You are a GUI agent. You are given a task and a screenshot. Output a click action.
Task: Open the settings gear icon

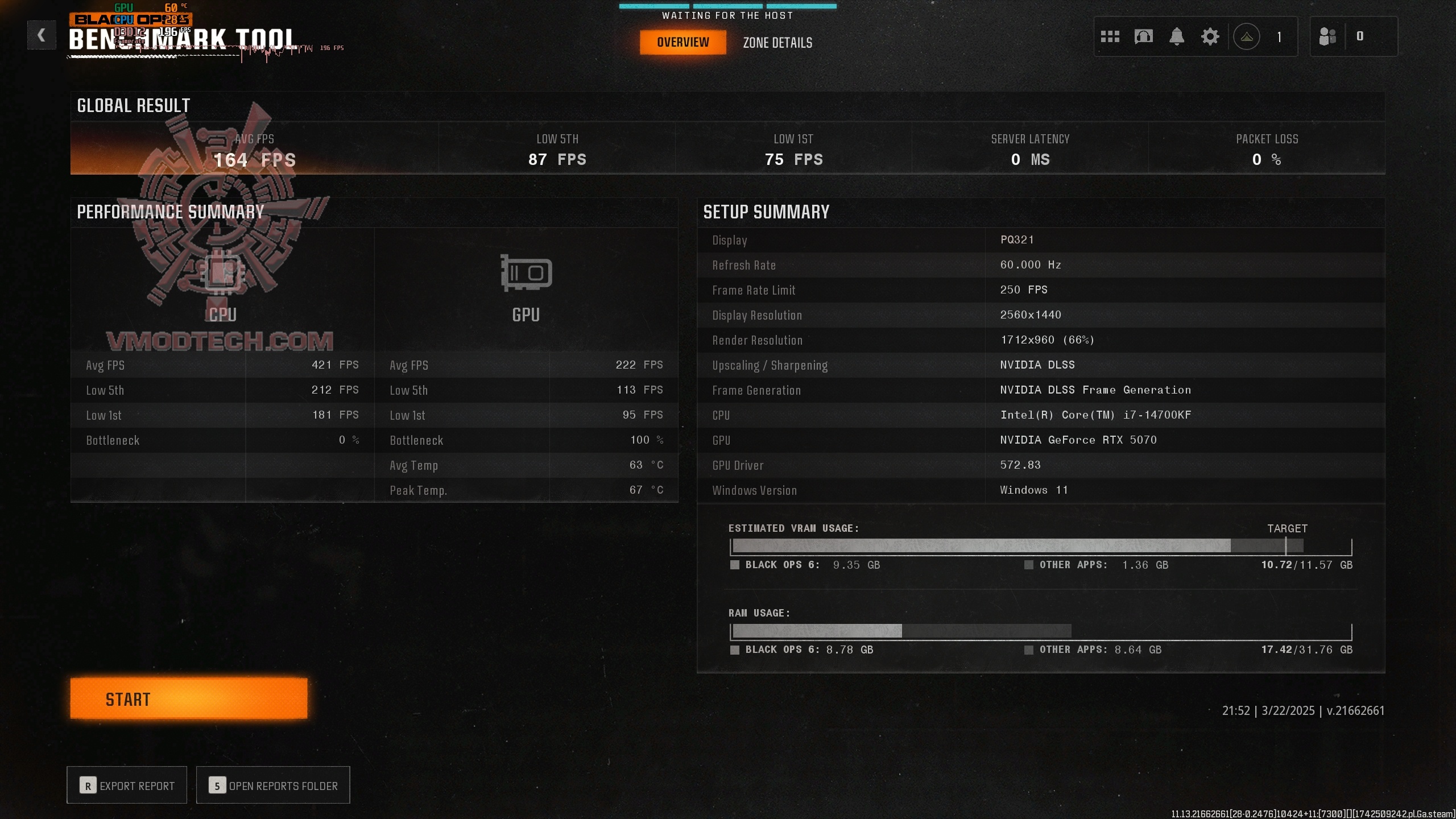coord(1210,36)
